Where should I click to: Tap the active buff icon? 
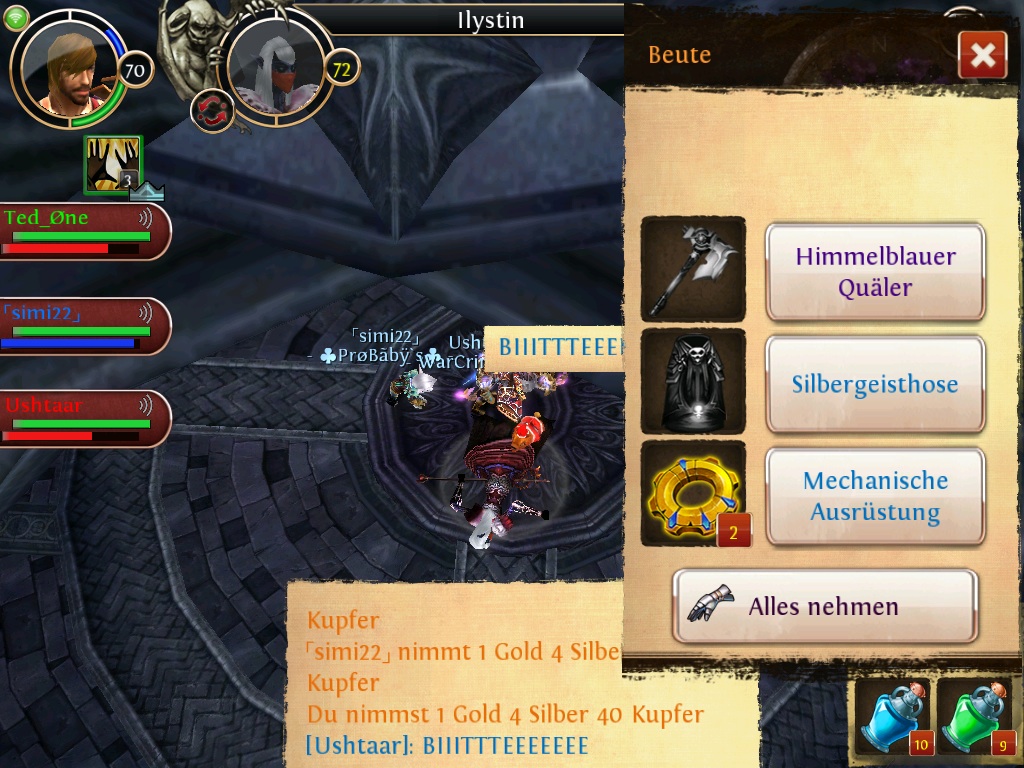[x=112, y=165]
